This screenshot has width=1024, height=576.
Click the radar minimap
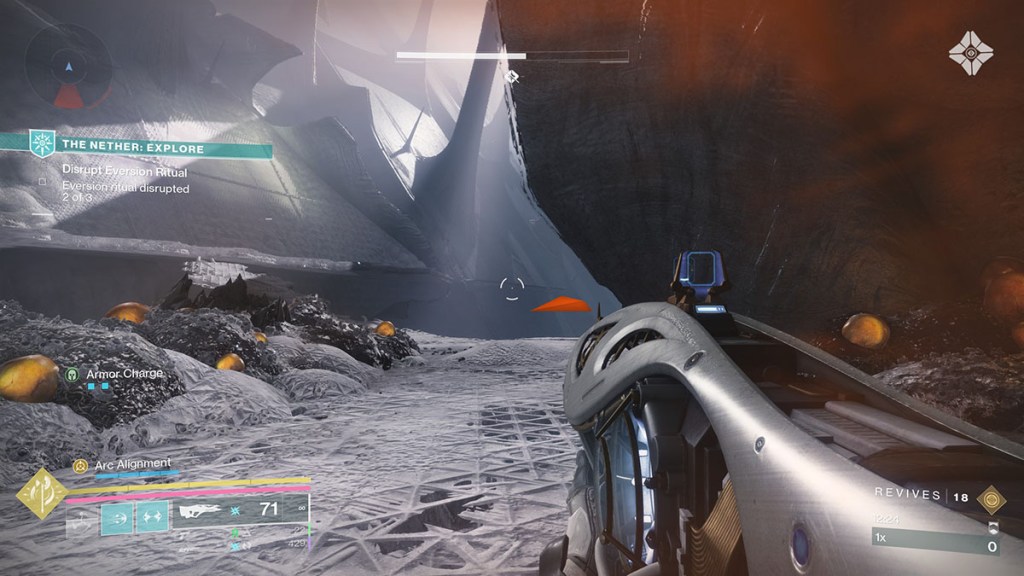tap(68, 68)
